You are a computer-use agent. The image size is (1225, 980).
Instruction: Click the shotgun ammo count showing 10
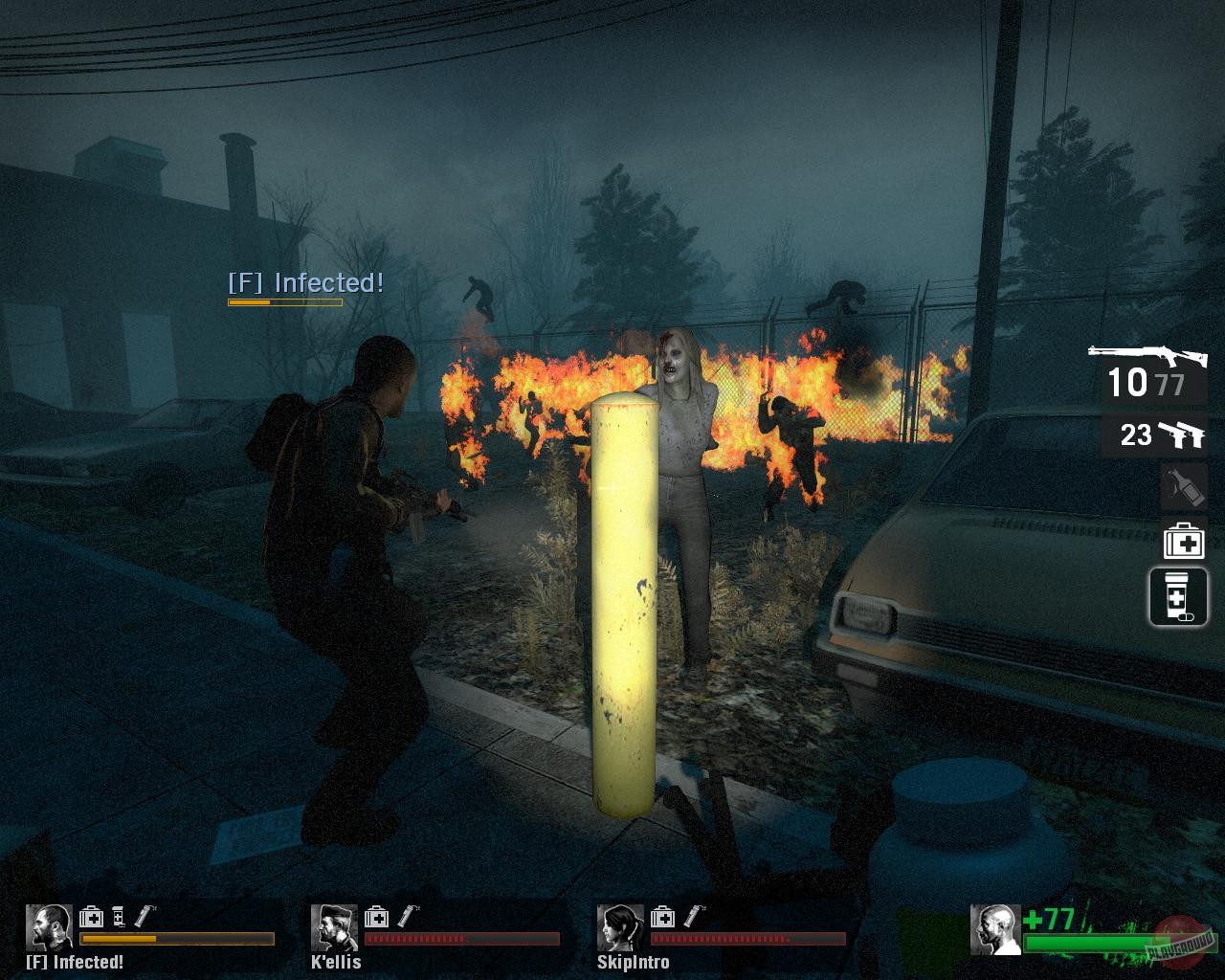pos(1127,383)
